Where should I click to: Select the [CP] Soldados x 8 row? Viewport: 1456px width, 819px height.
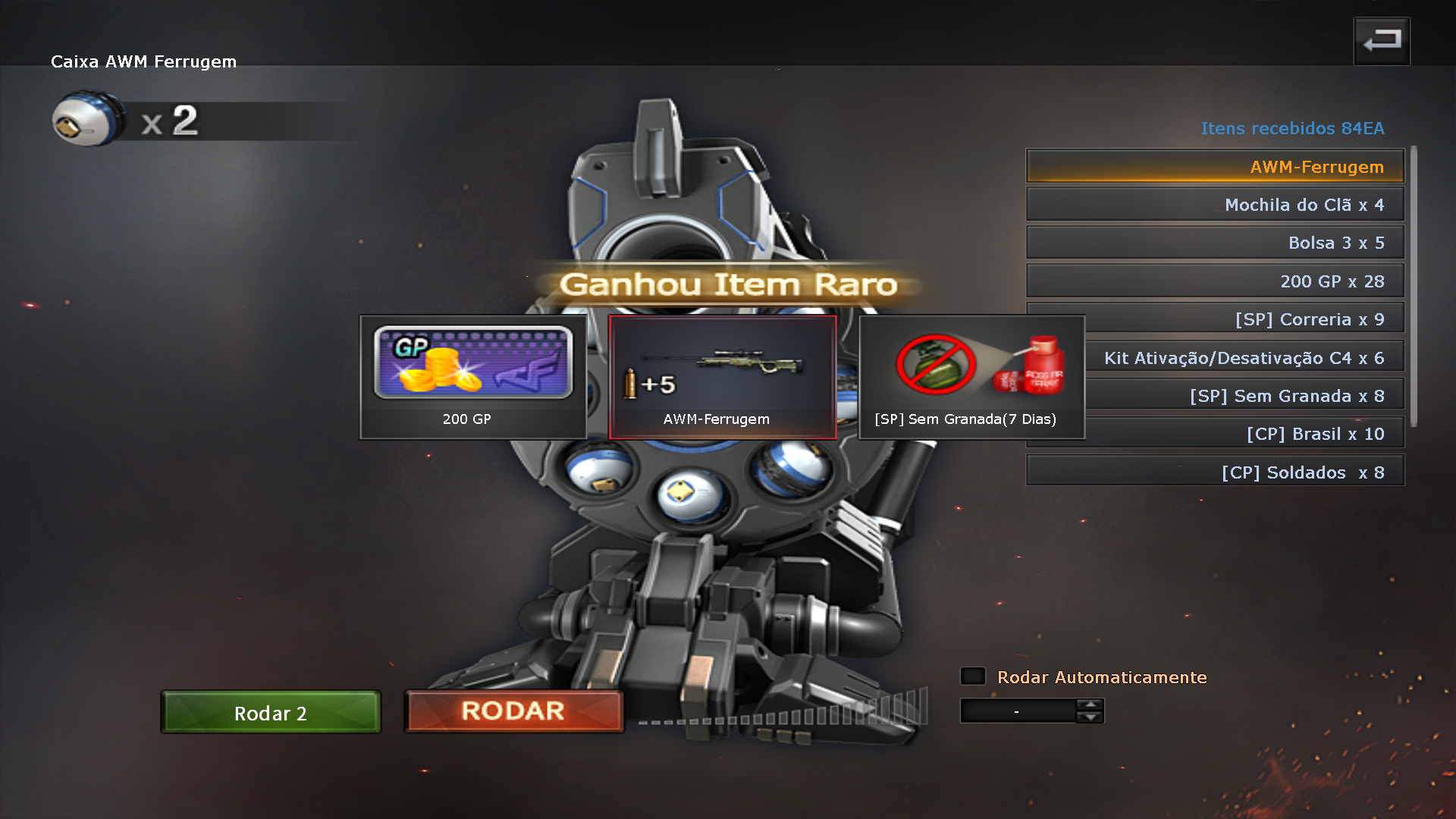tap(1214, 472)
